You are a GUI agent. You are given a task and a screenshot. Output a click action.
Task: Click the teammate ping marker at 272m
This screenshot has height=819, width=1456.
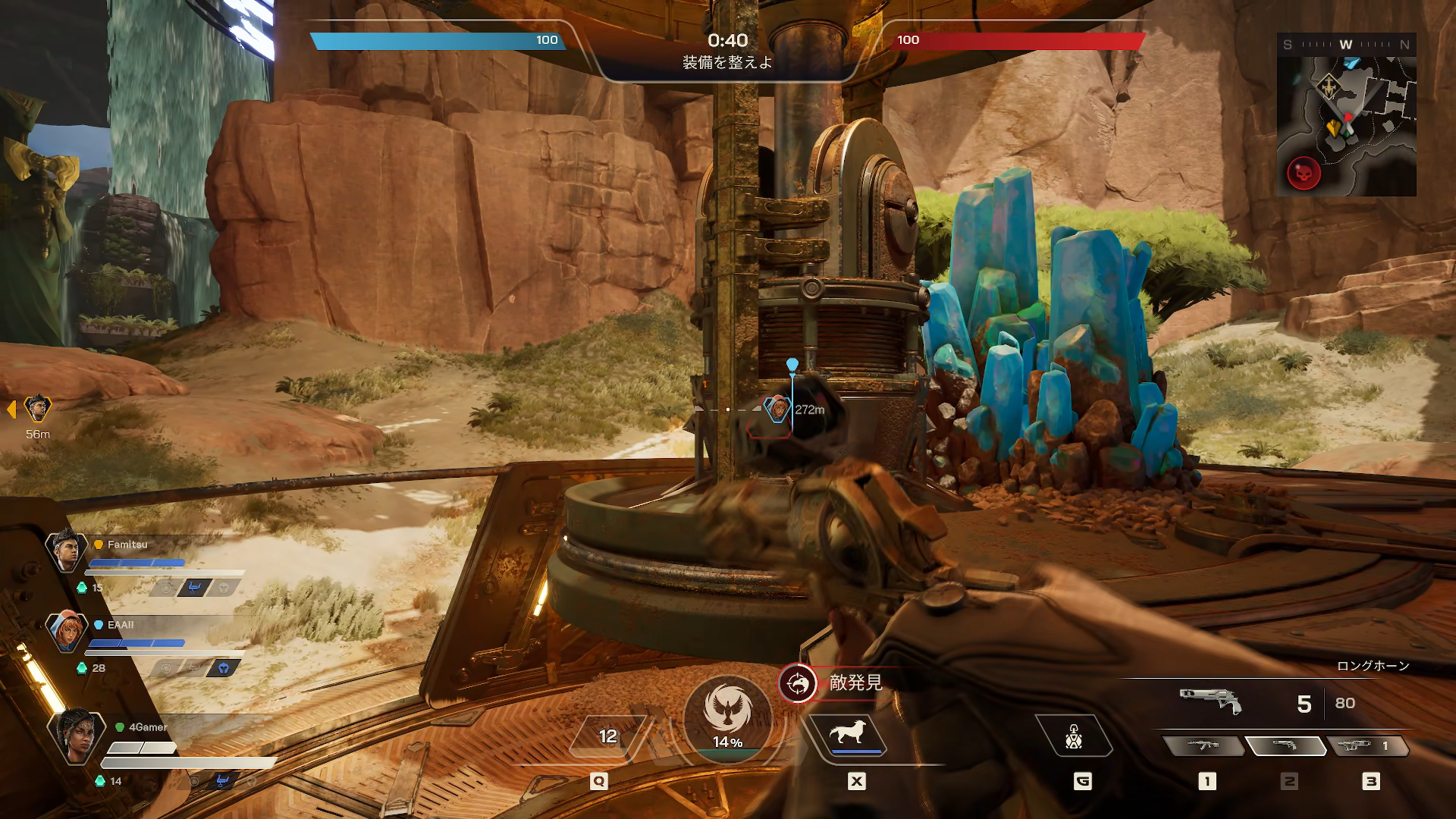[777, 409]
